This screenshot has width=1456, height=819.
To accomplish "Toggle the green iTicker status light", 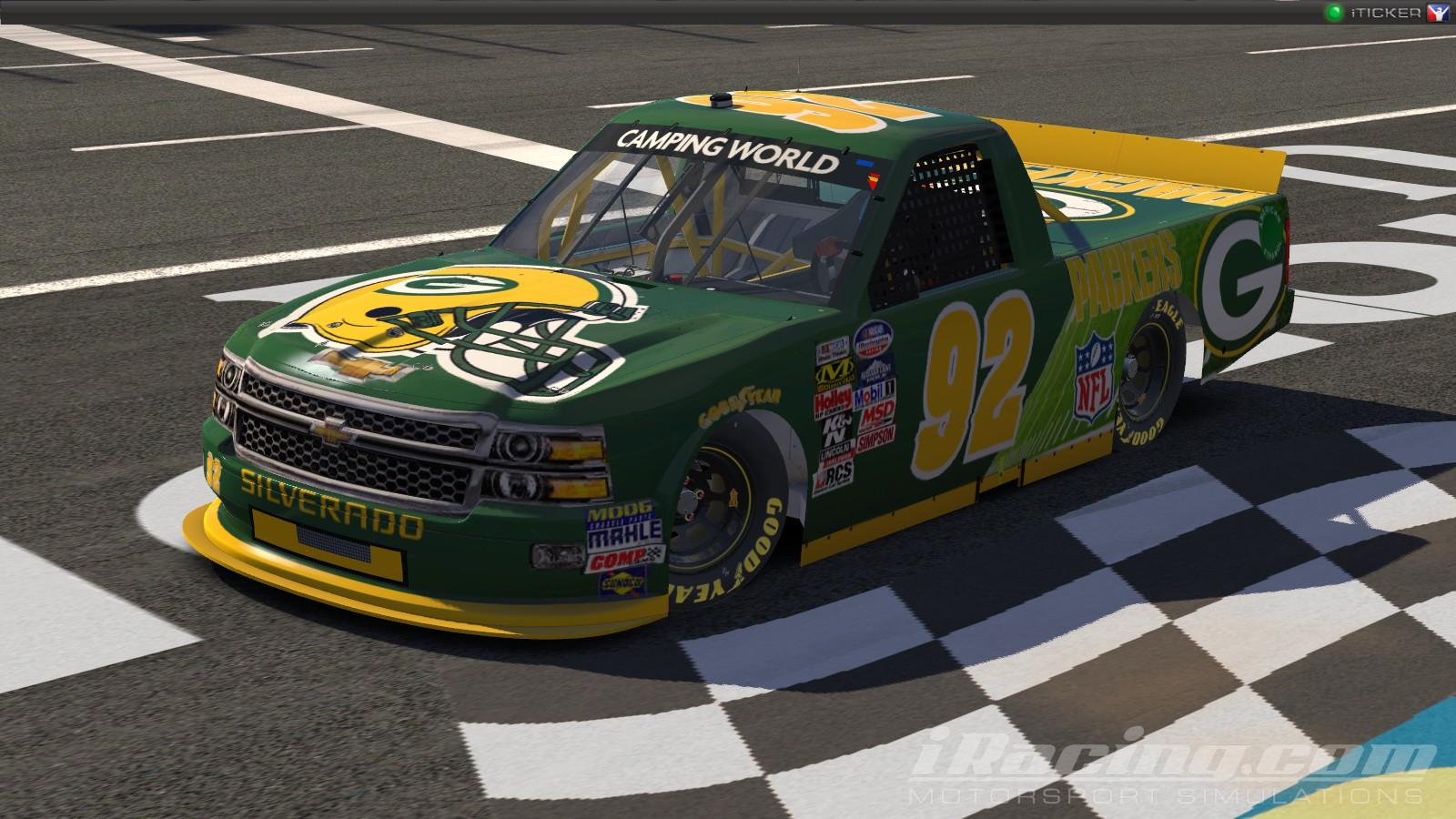I will [1335, 12].
